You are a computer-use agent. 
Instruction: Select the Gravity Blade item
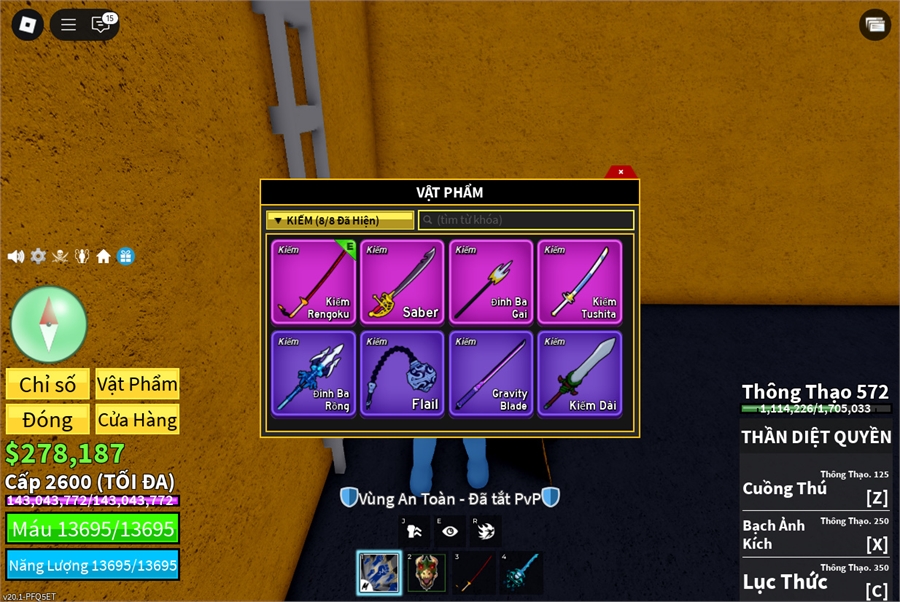pos(491,373)
